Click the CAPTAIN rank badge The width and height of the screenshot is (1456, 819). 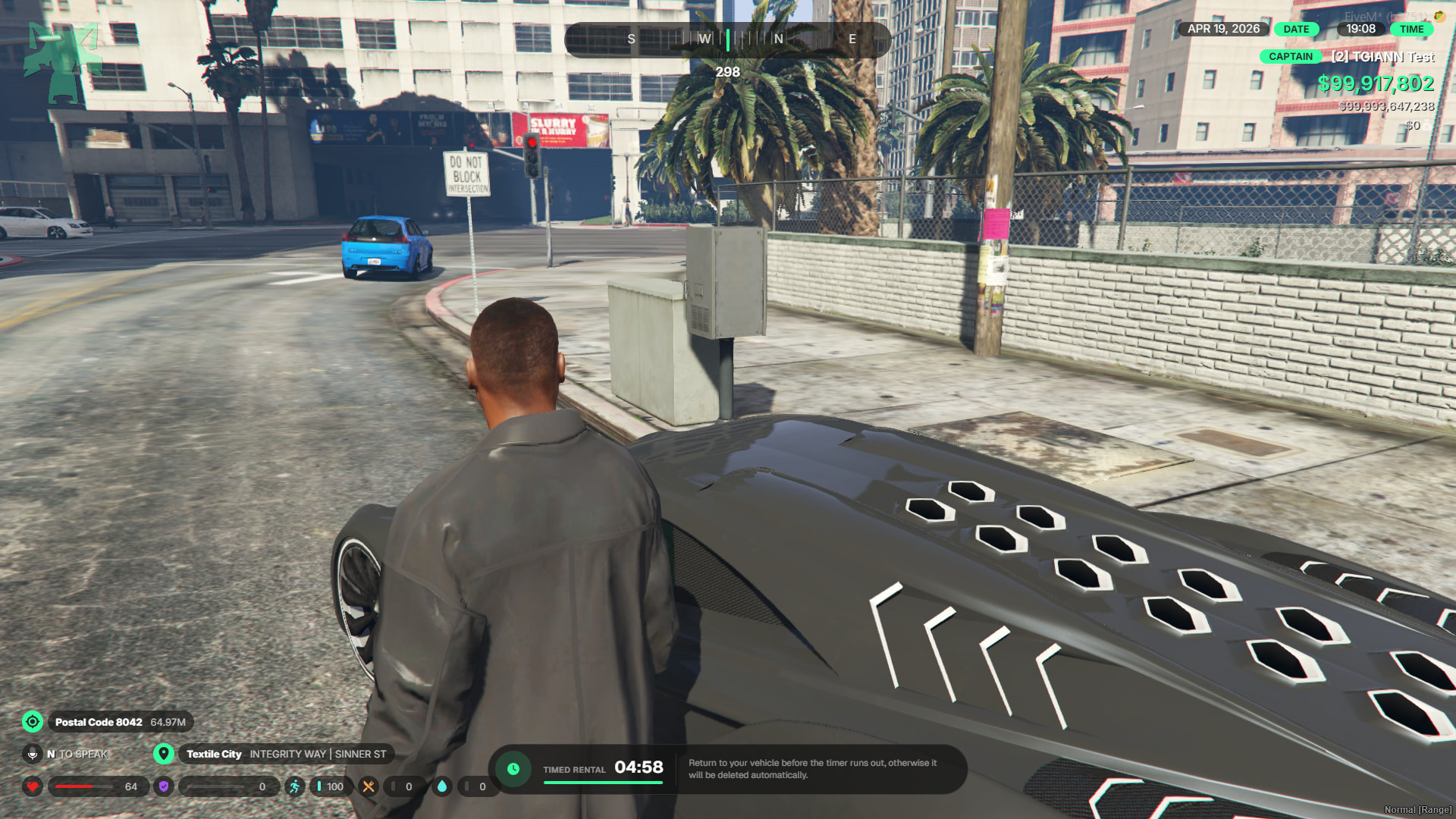(1290, 57)
